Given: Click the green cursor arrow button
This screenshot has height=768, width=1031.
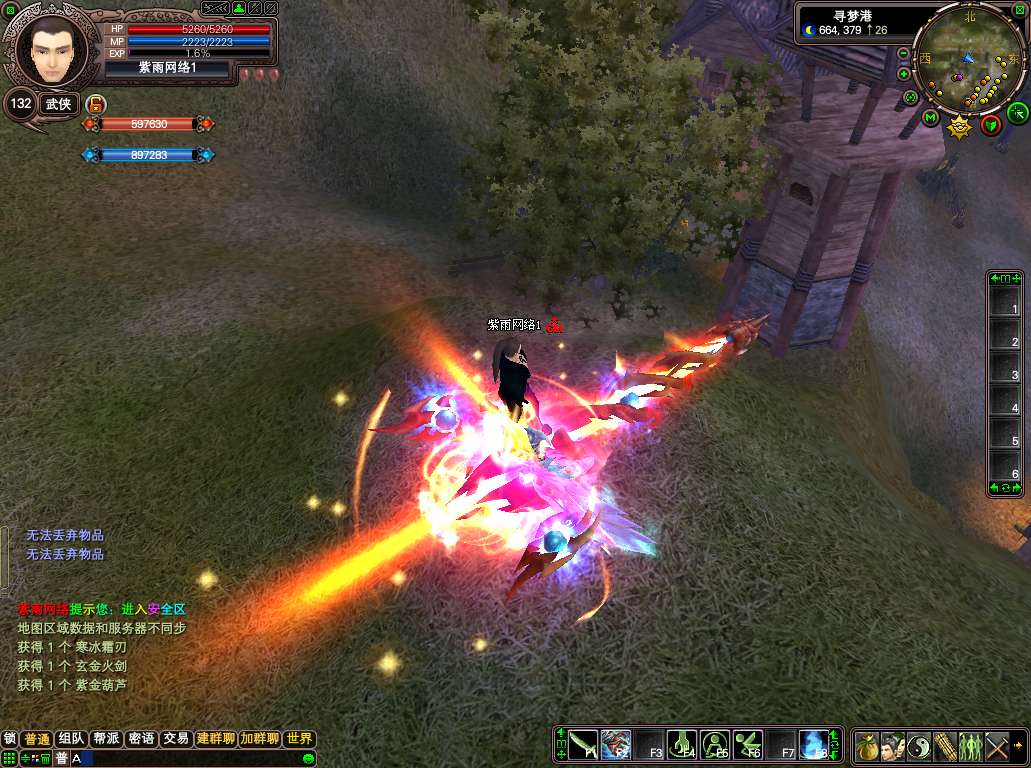Looking at the screenshot, I should click(1017, 112).
